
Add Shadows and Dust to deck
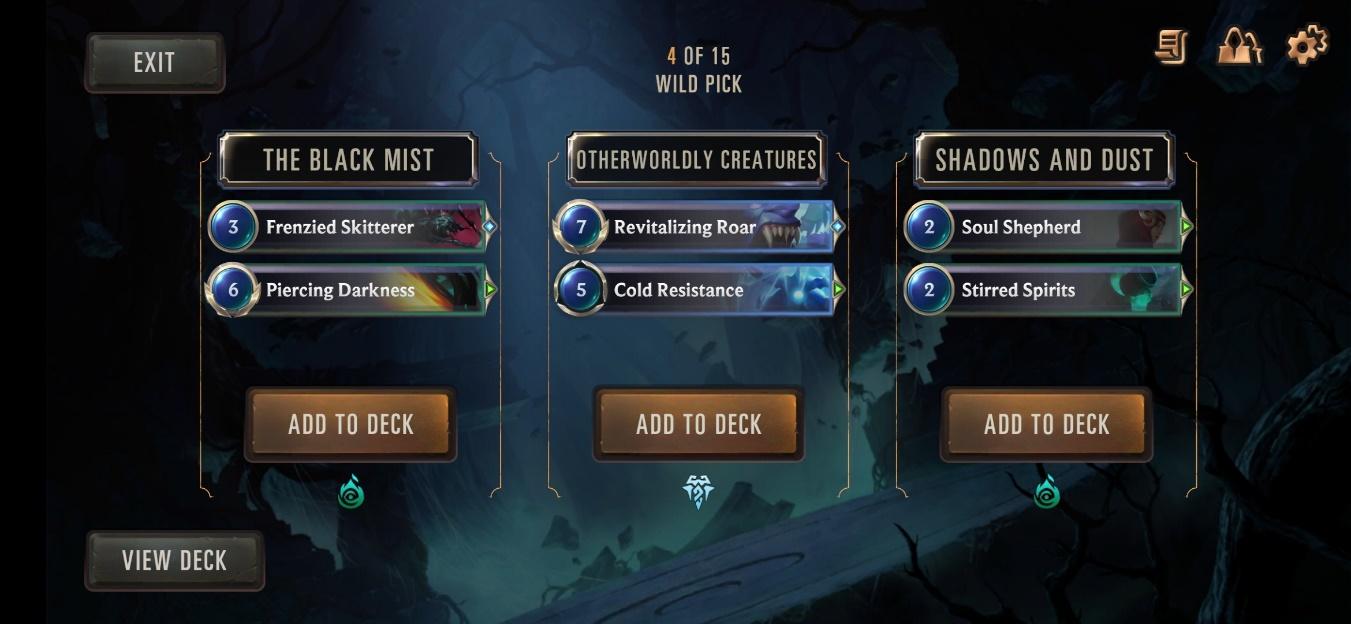[x=1046, y=425]
